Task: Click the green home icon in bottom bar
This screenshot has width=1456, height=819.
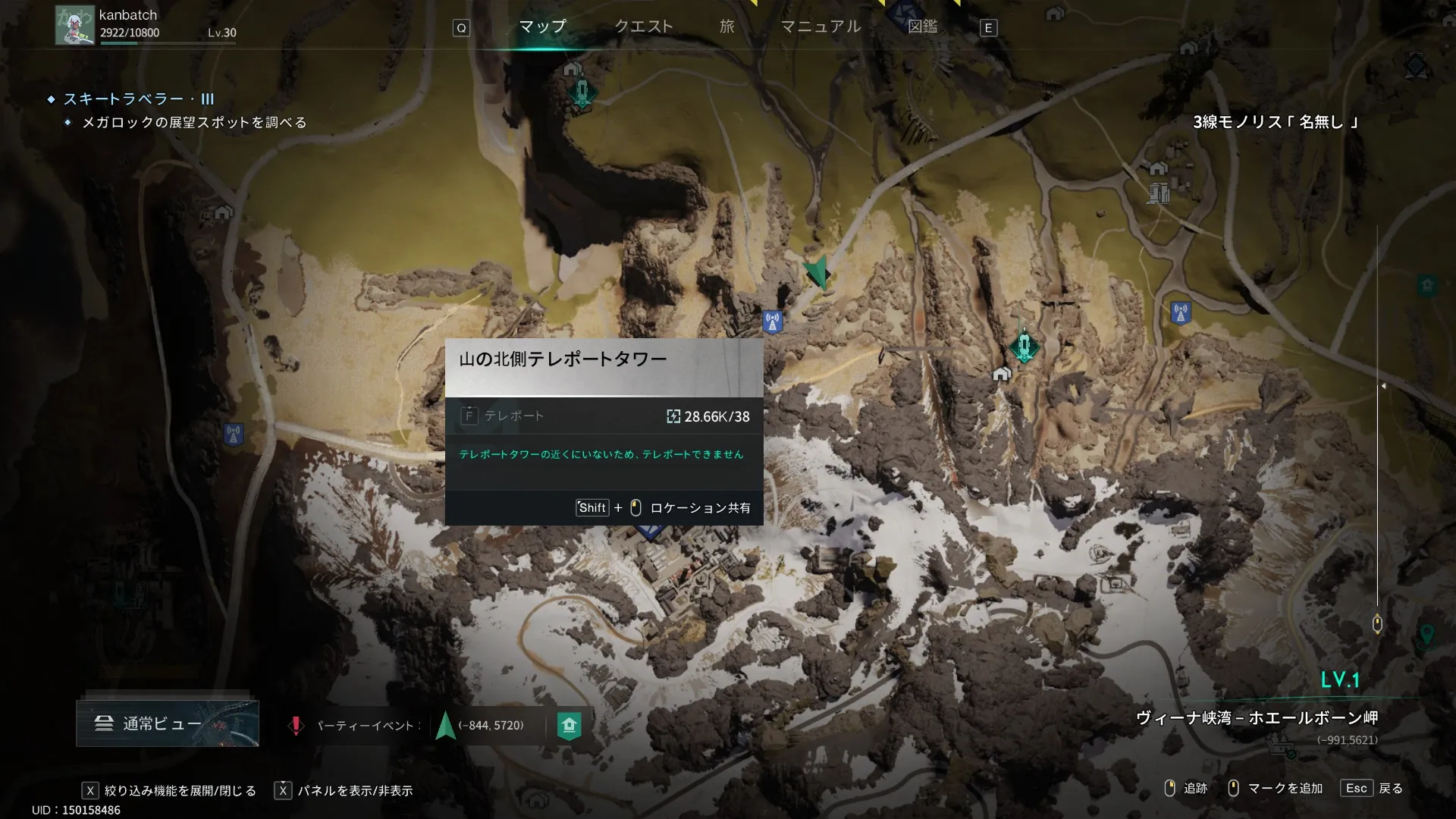Action: [569, 725]
